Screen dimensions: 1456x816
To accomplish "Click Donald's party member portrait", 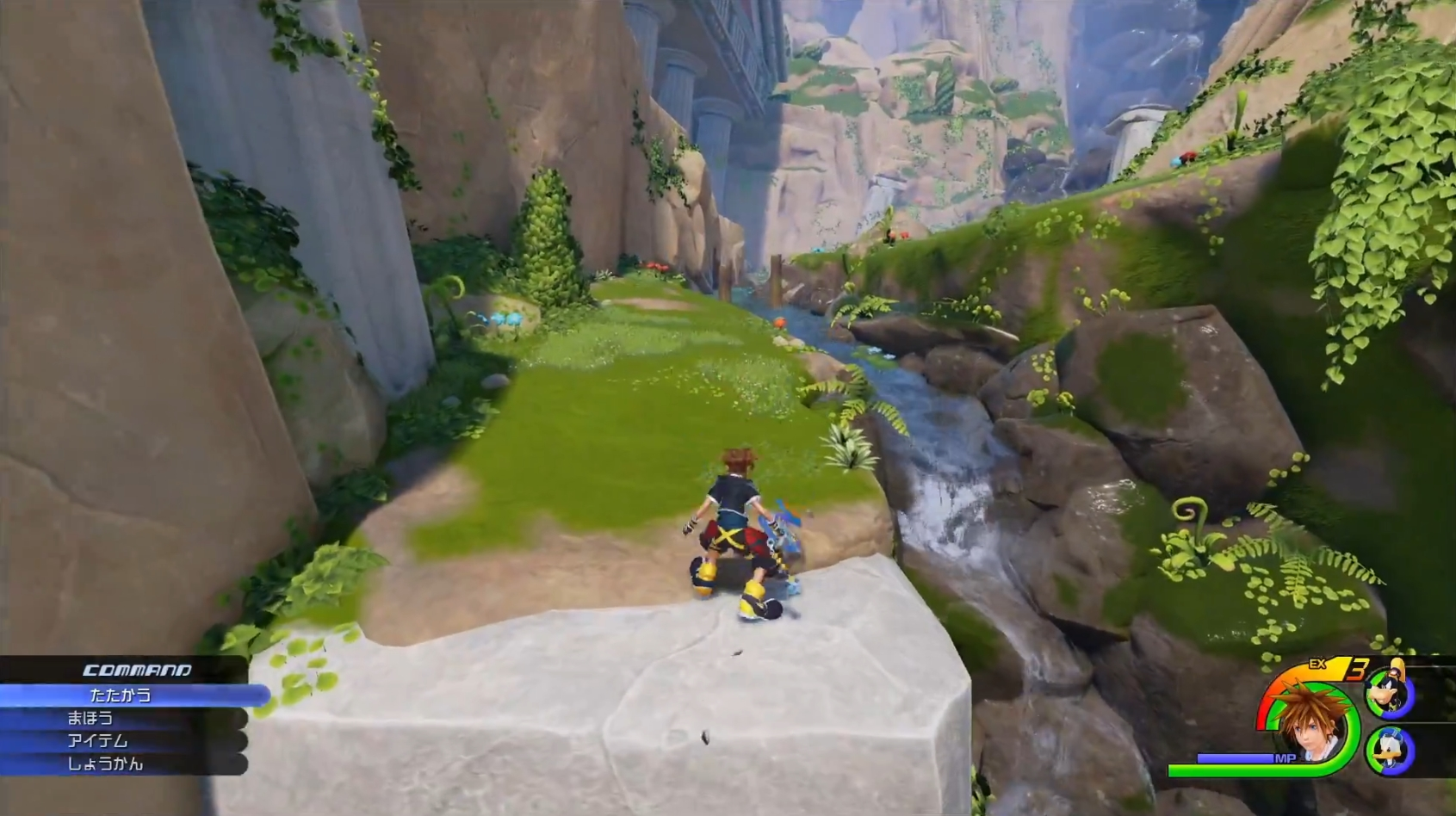I will pyautogui.click(x=1387, y=748).
